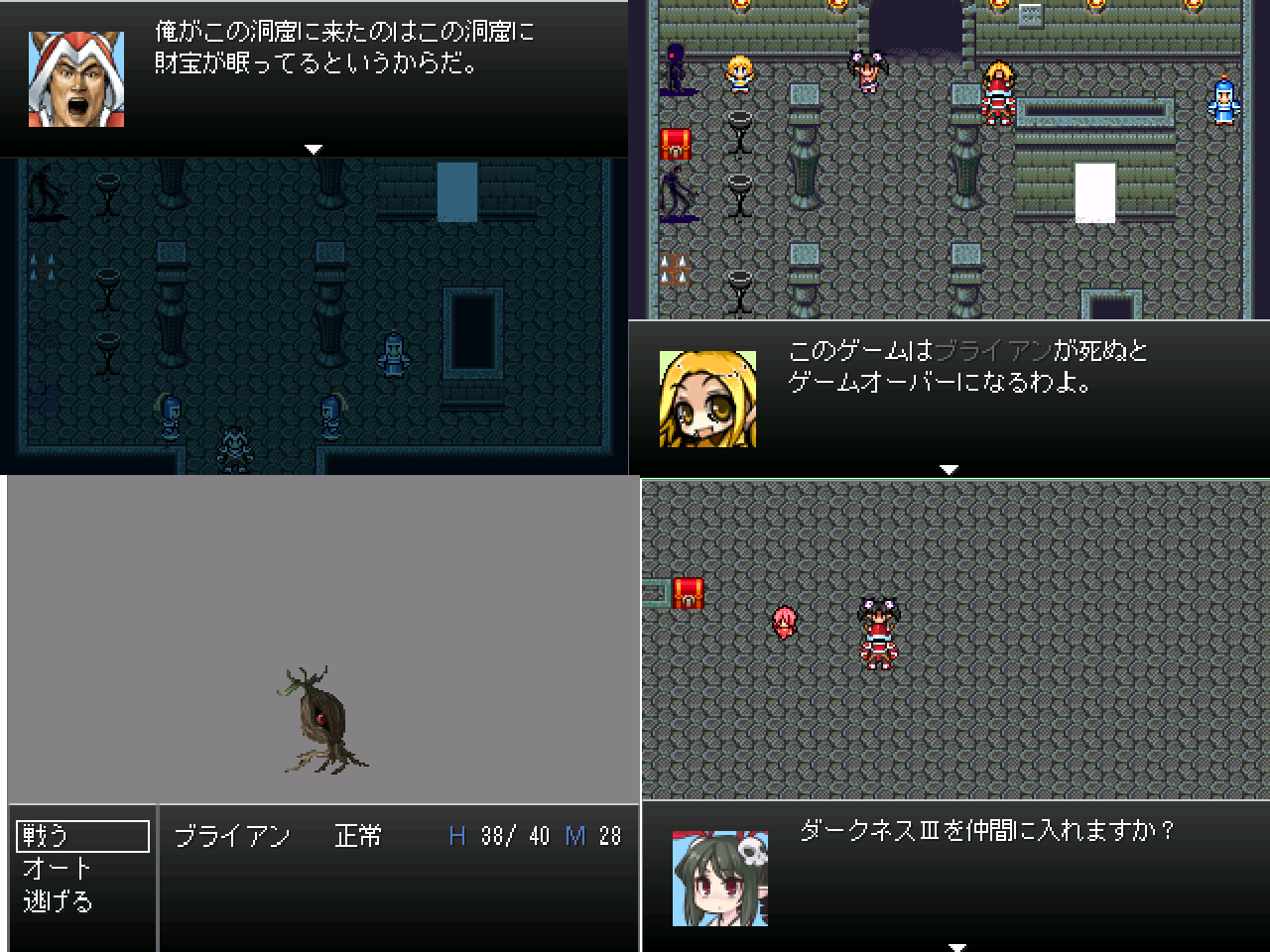Click Darkness III's skull-adorned portrait

[x=721, y=878]
